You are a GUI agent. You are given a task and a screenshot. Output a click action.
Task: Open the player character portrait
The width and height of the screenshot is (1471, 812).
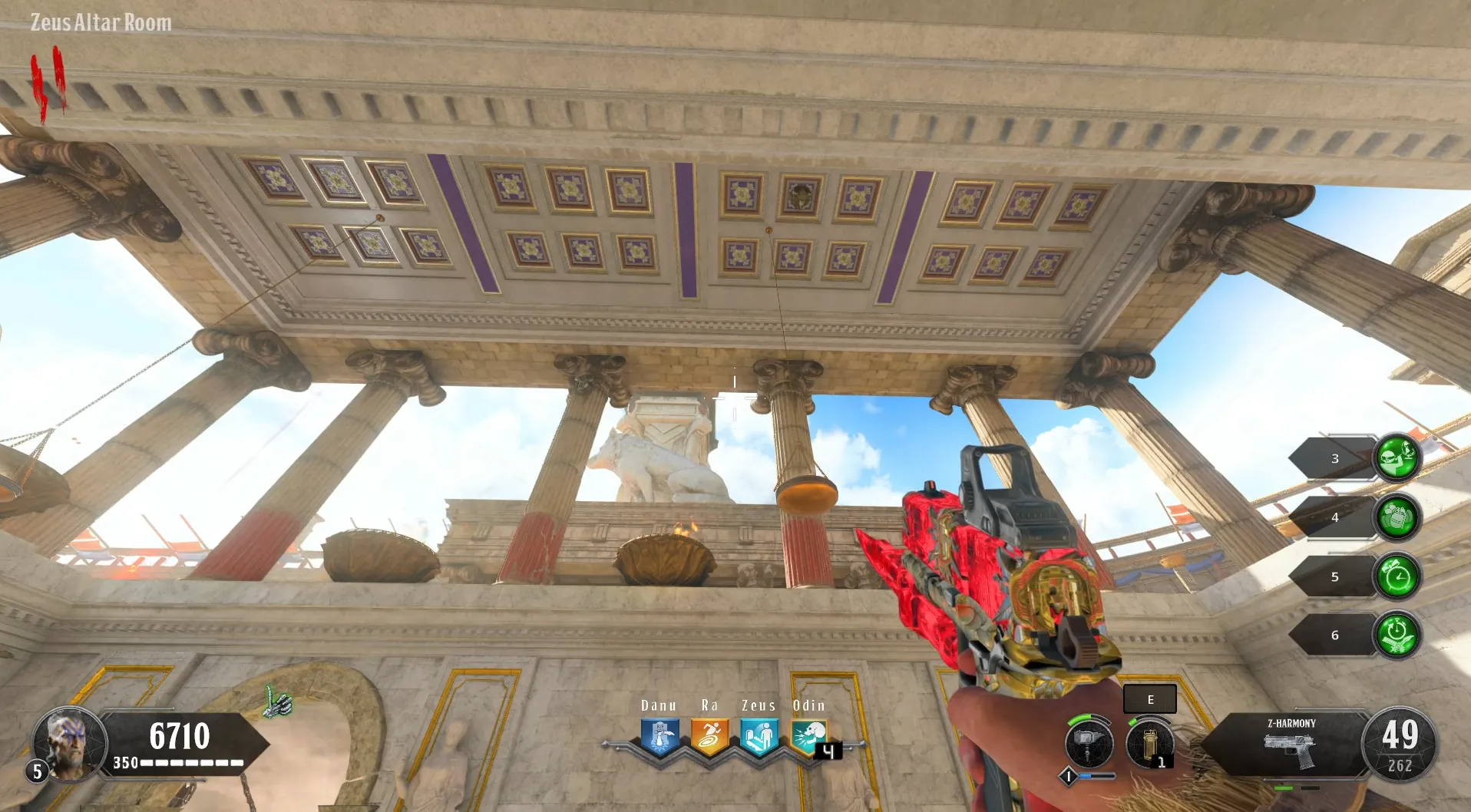[69, 742]
